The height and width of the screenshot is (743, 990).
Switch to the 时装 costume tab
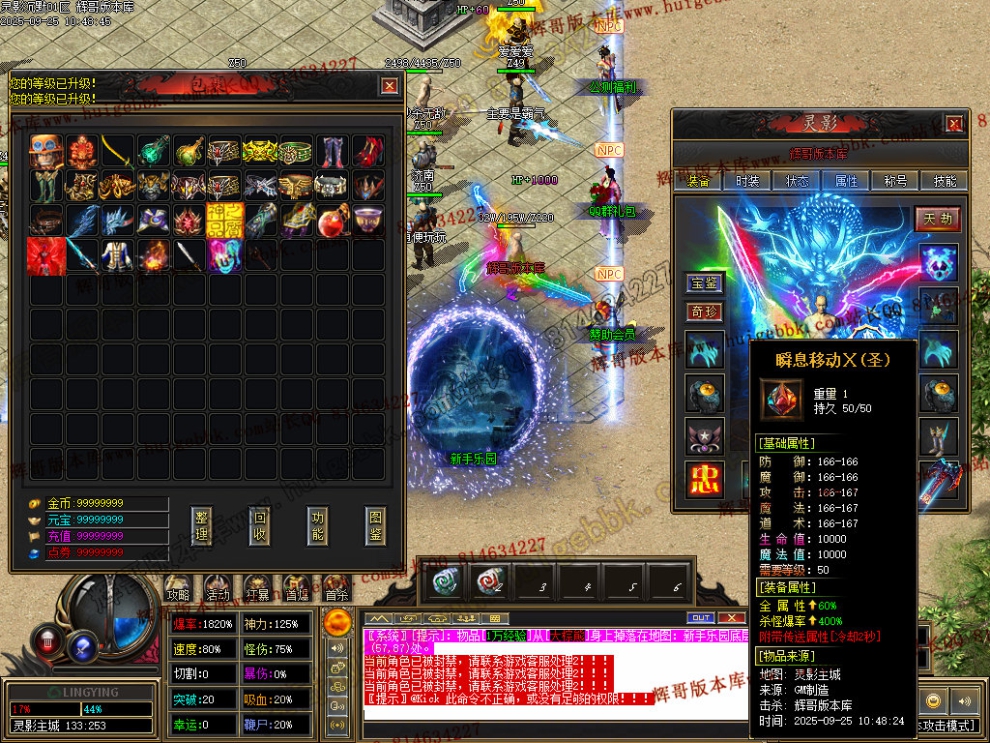coord(747,181)
